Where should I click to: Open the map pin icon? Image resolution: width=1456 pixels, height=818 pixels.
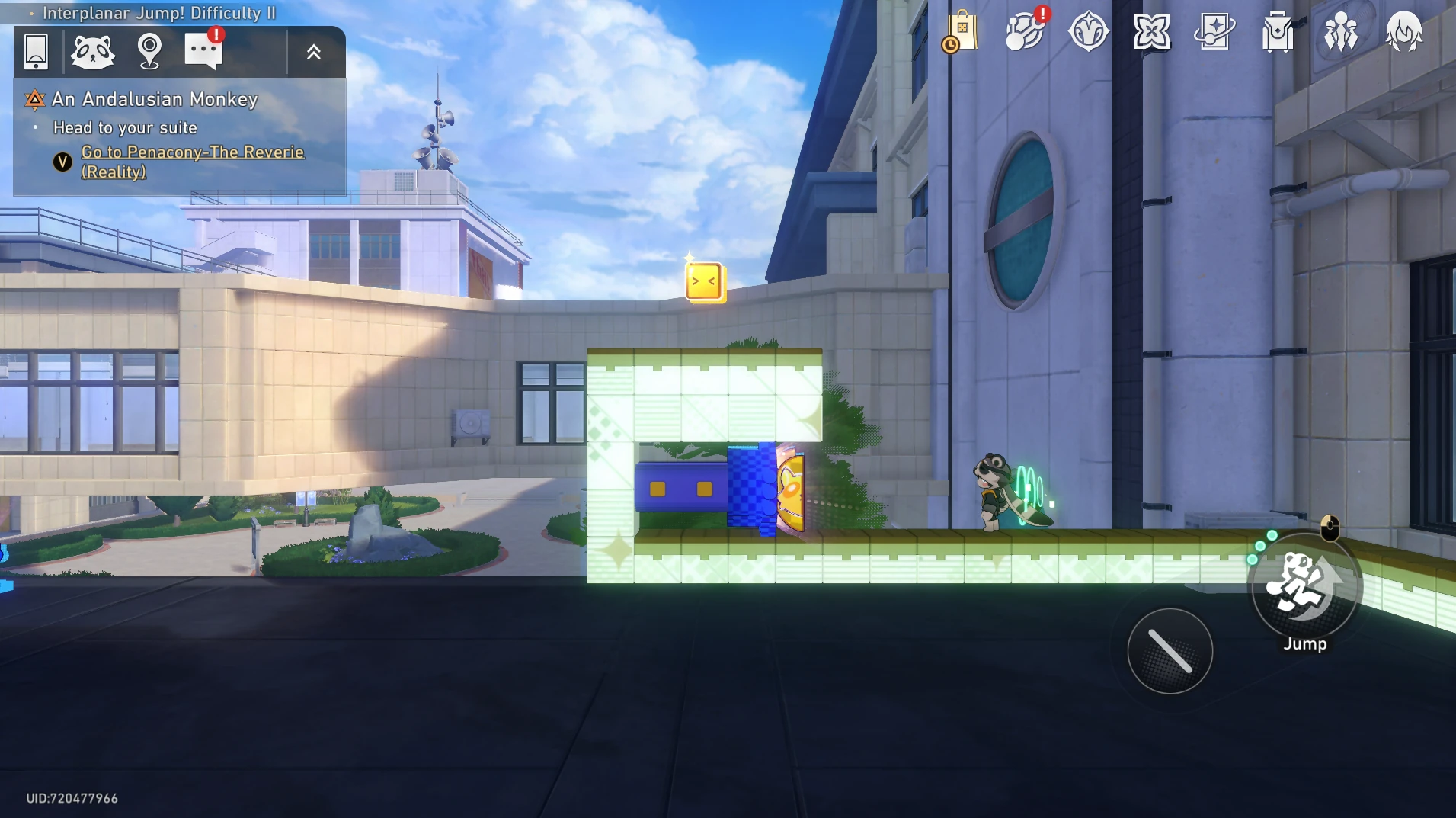(x=149, y=52)
